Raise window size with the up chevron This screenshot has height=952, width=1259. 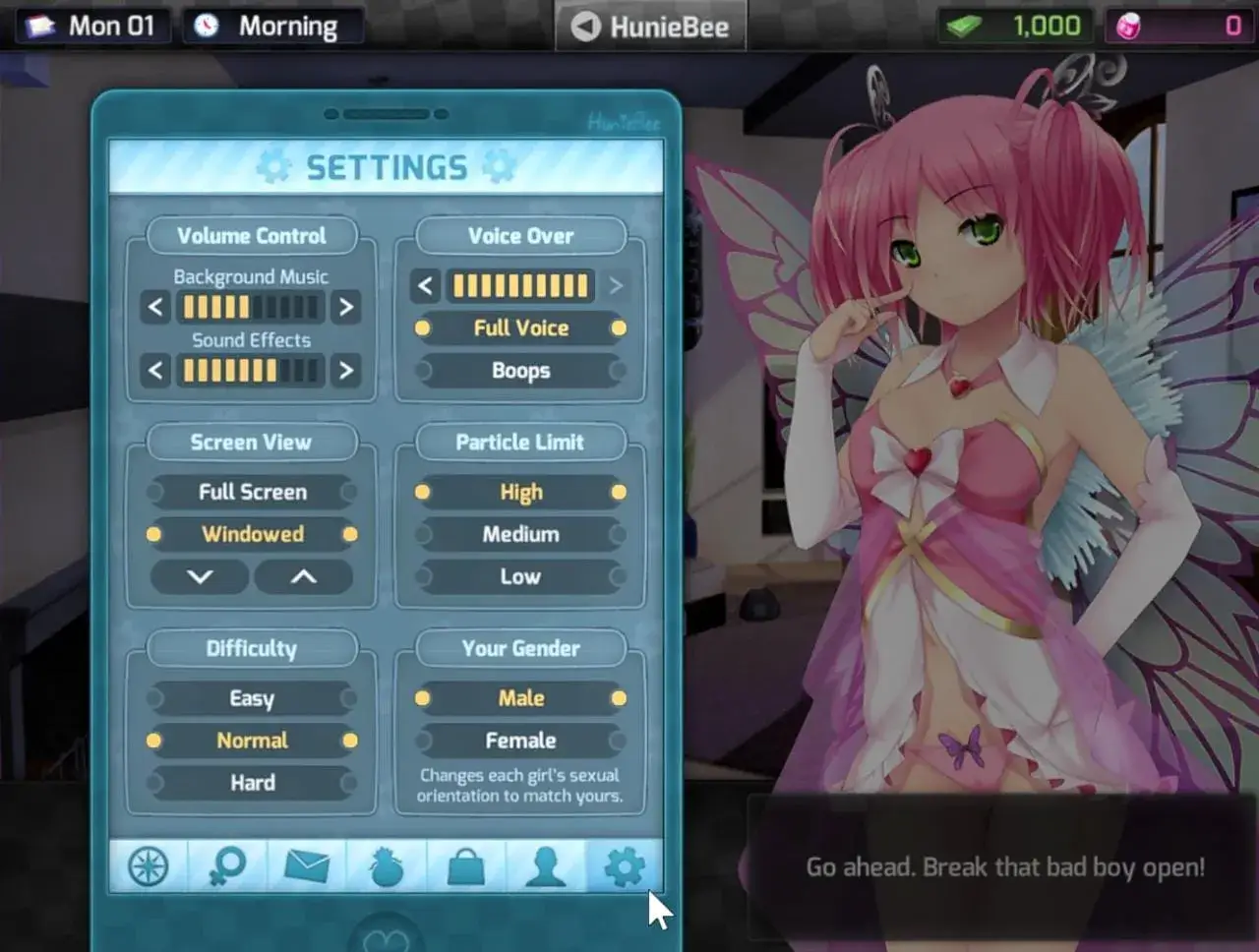303,577
